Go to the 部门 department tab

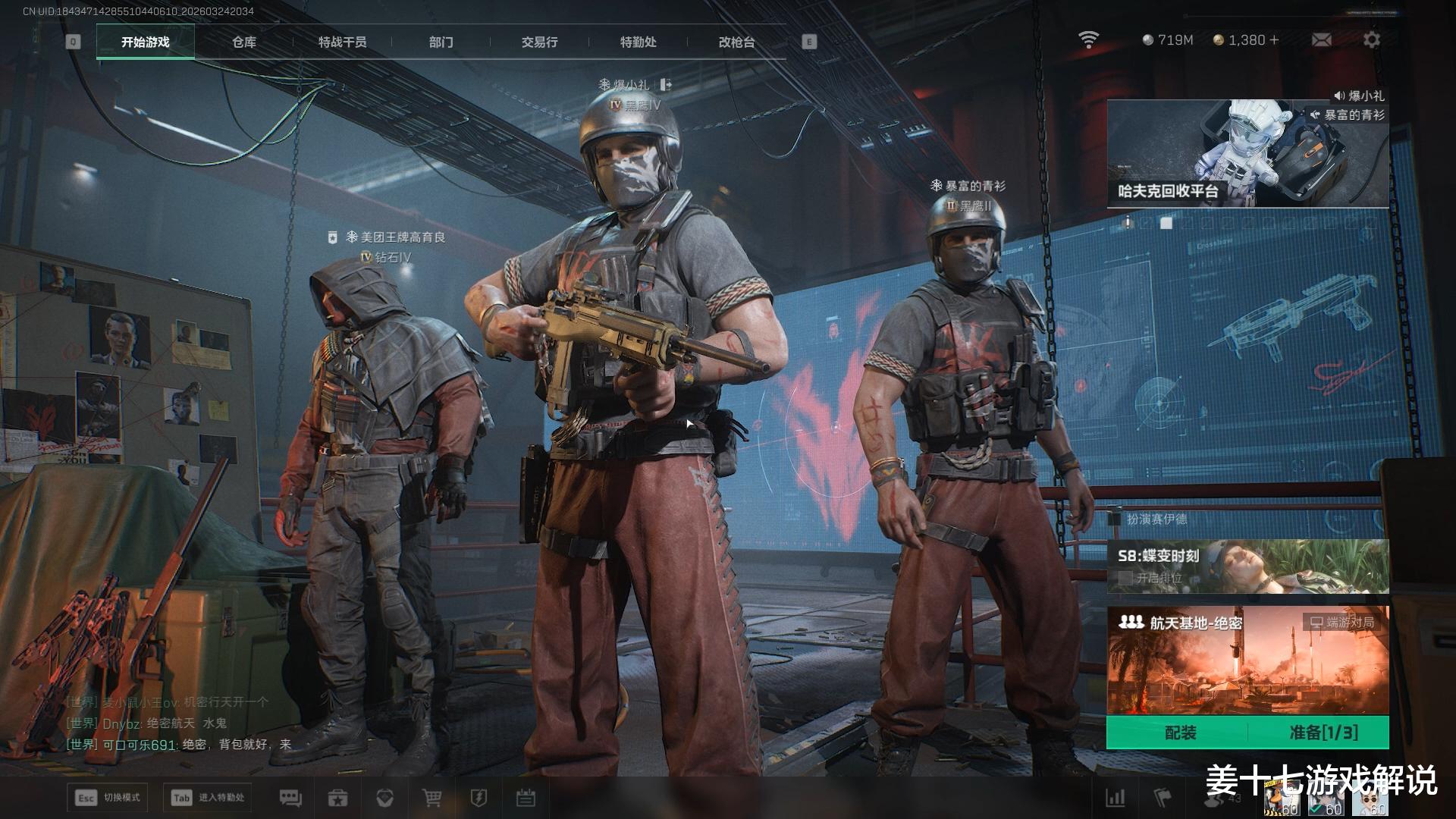pos(441,42)
